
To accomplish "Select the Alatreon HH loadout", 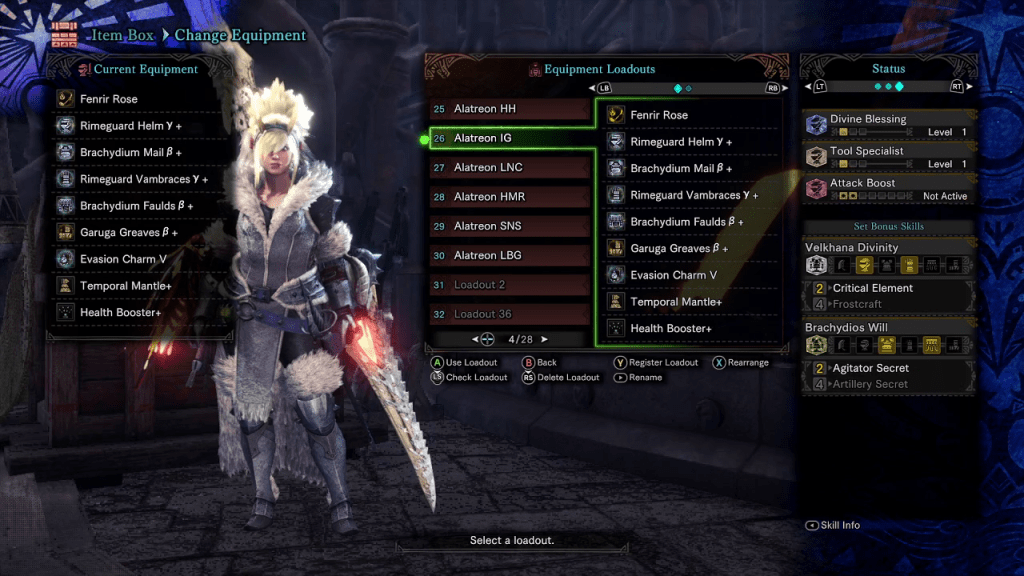I will pos(509,109).
